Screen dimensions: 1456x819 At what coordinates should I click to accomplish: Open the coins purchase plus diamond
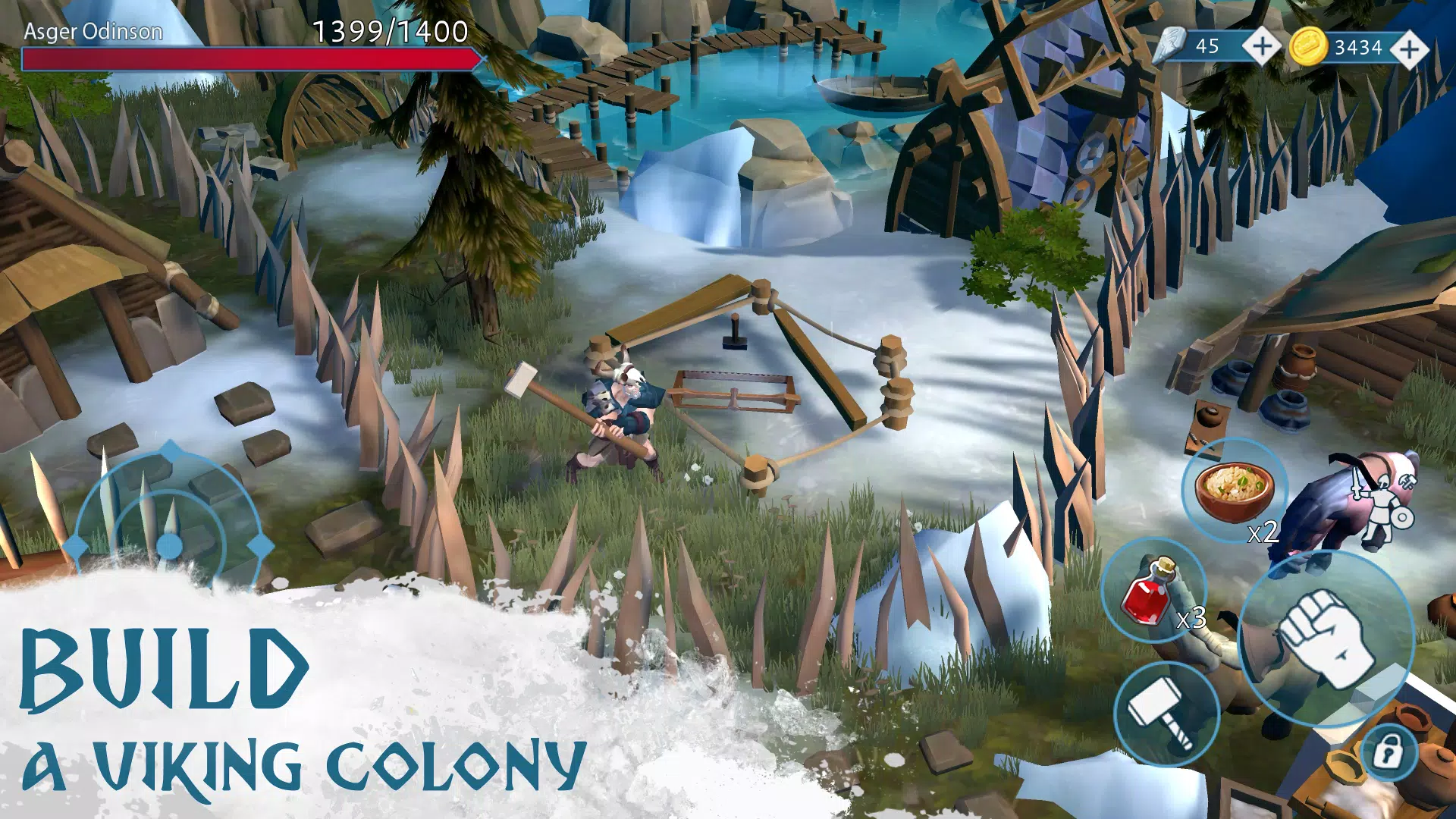click(x=1409, y=47)
